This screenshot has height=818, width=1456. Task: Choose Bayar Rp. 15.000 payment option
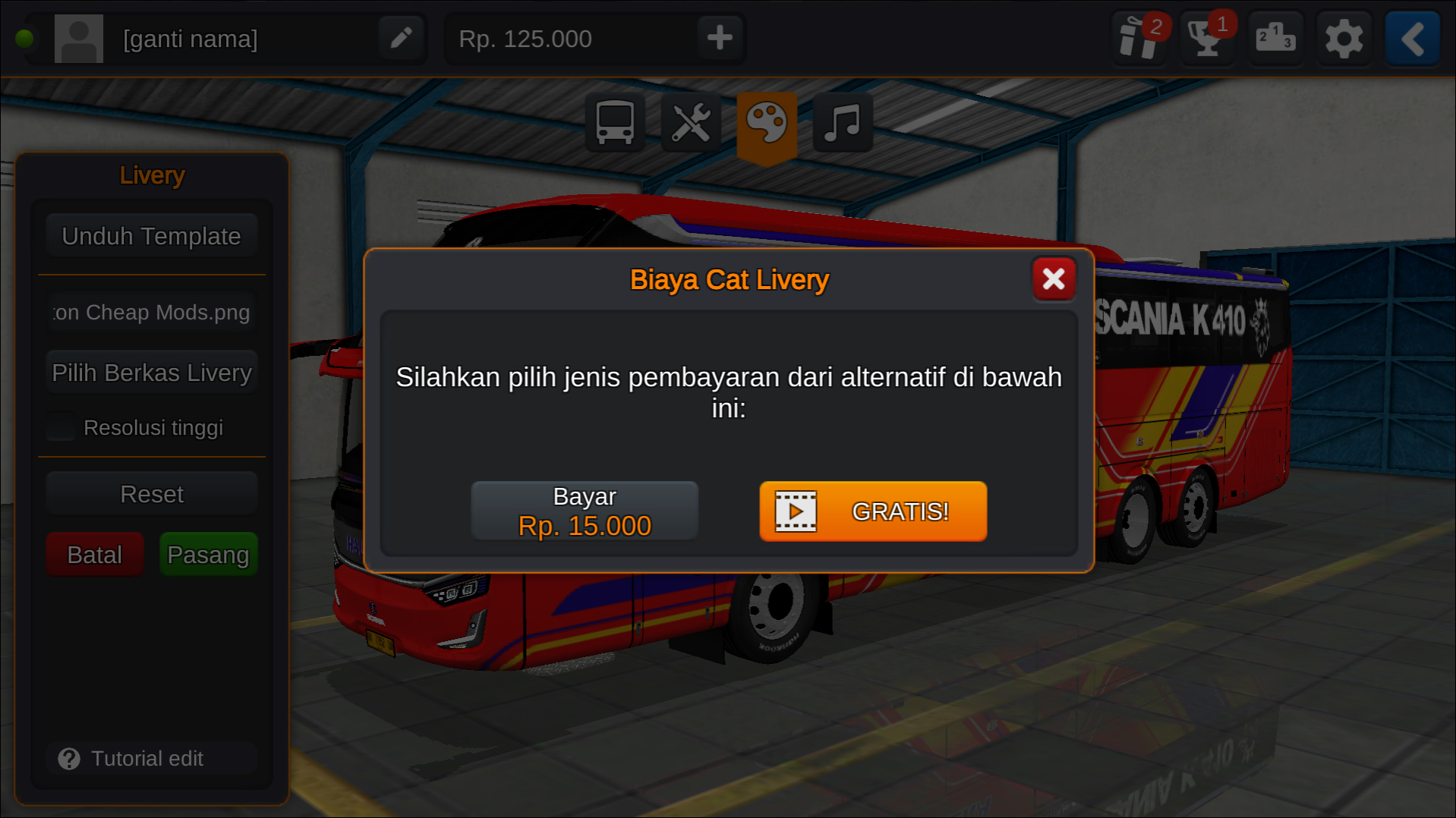tap(584, 510)
